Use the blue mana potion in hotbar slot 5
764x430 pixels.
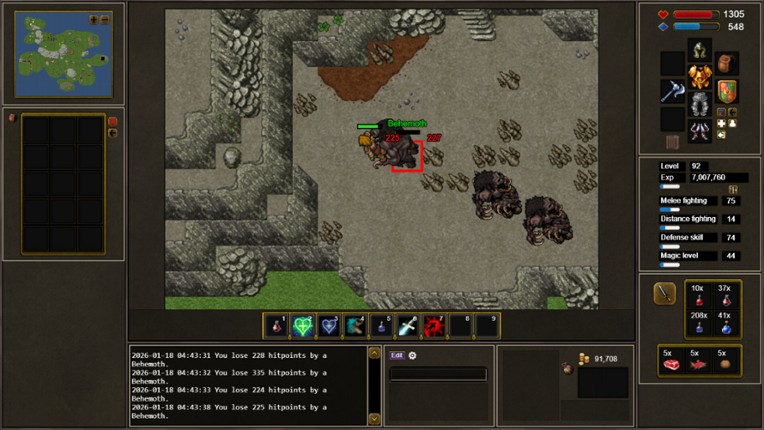pos(381,326)
